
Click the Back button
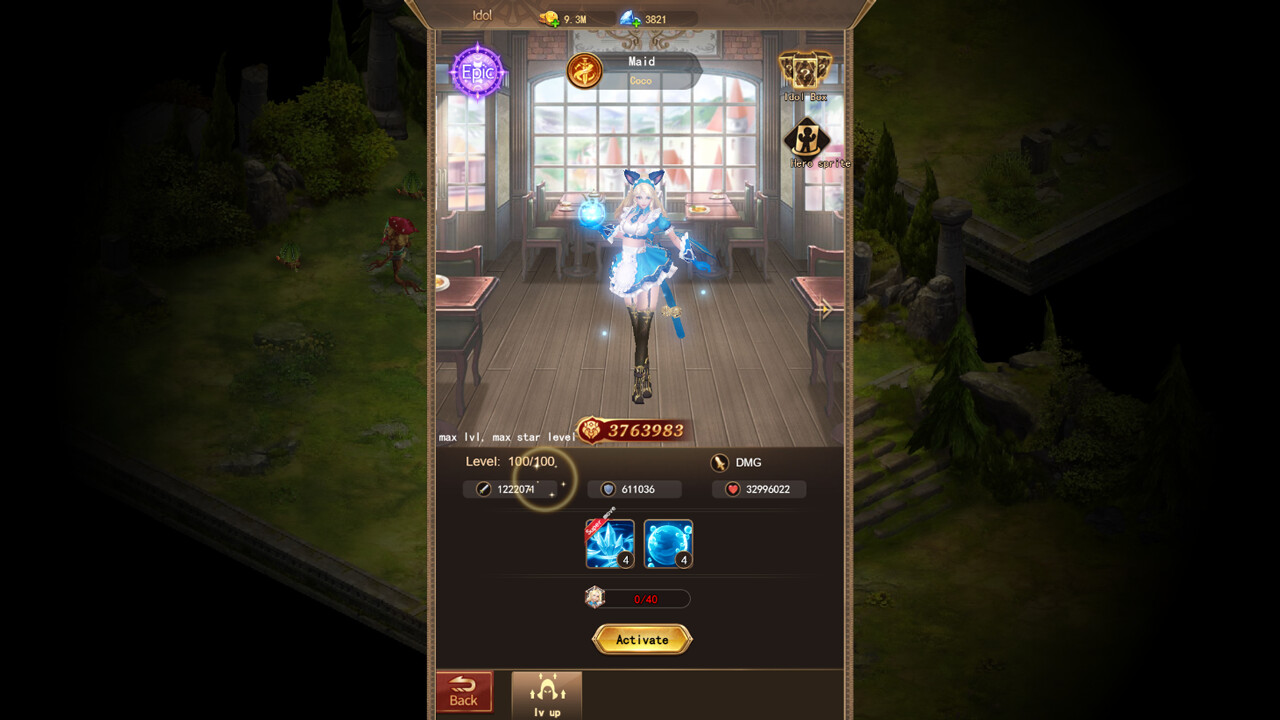[x=464, y=690]
